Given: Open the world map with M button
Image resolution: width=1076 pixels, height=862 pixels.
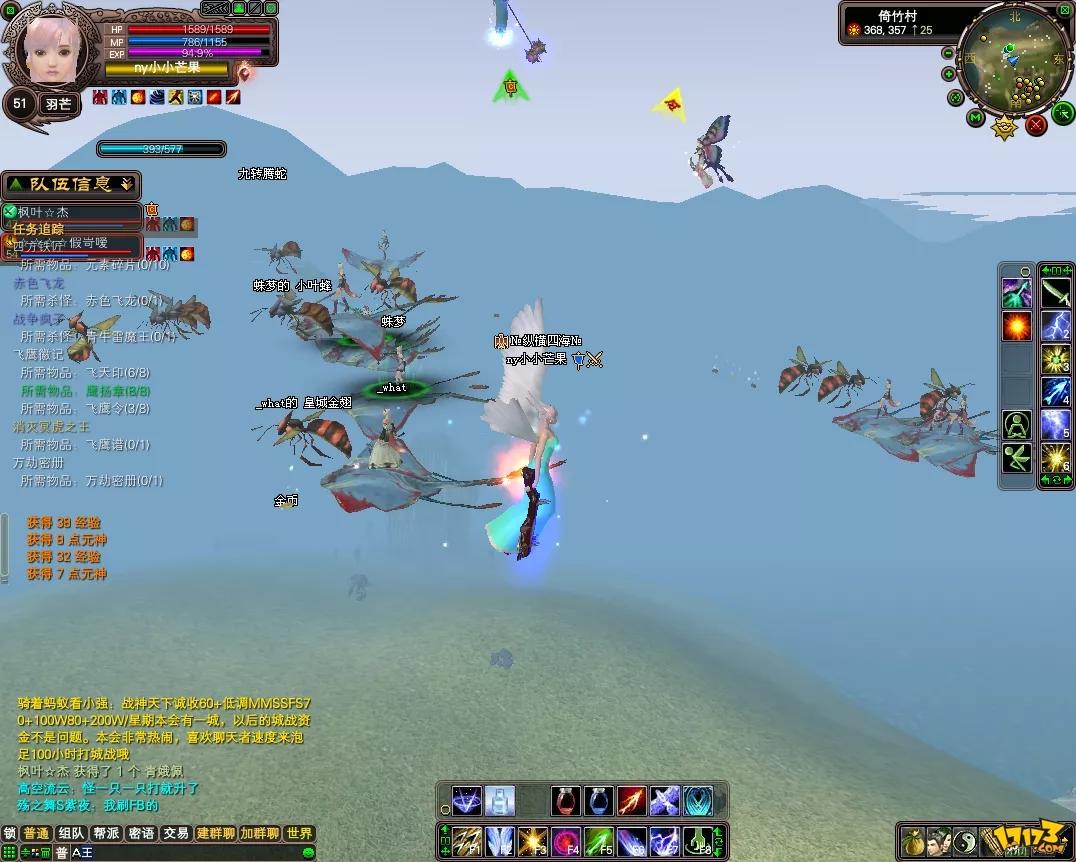Looking at the screenshot, I should pyautogui.click(x=976, y=118).
